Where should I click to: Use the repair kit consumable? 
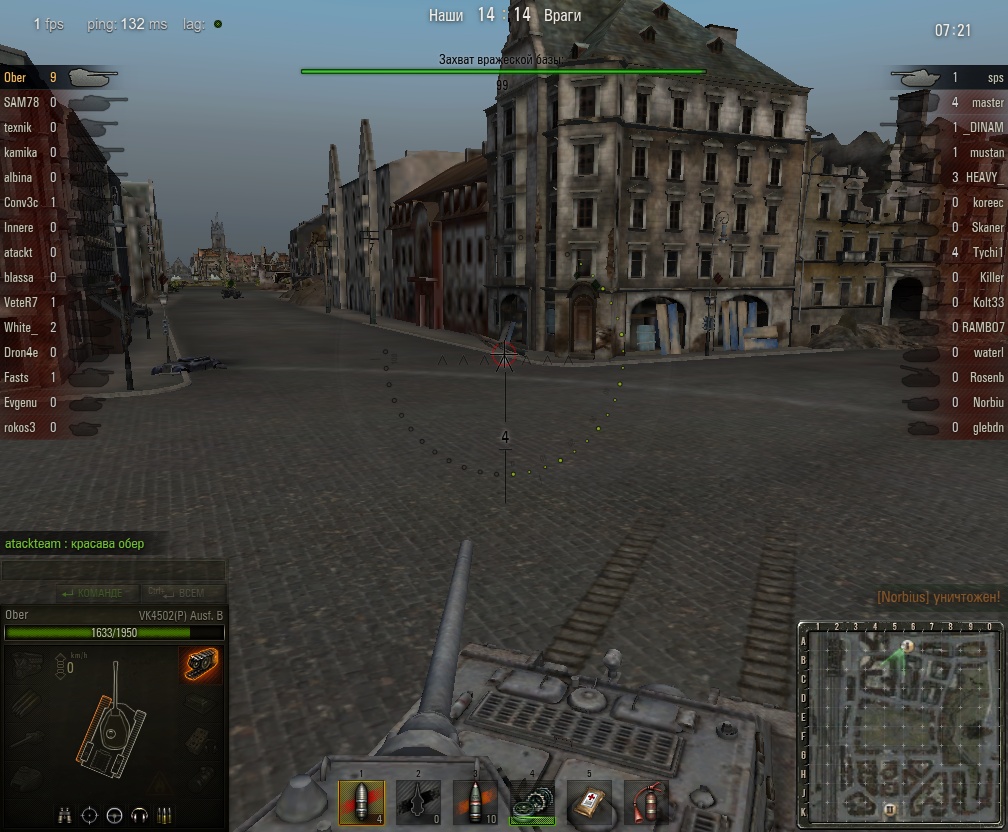coord(532,802)
